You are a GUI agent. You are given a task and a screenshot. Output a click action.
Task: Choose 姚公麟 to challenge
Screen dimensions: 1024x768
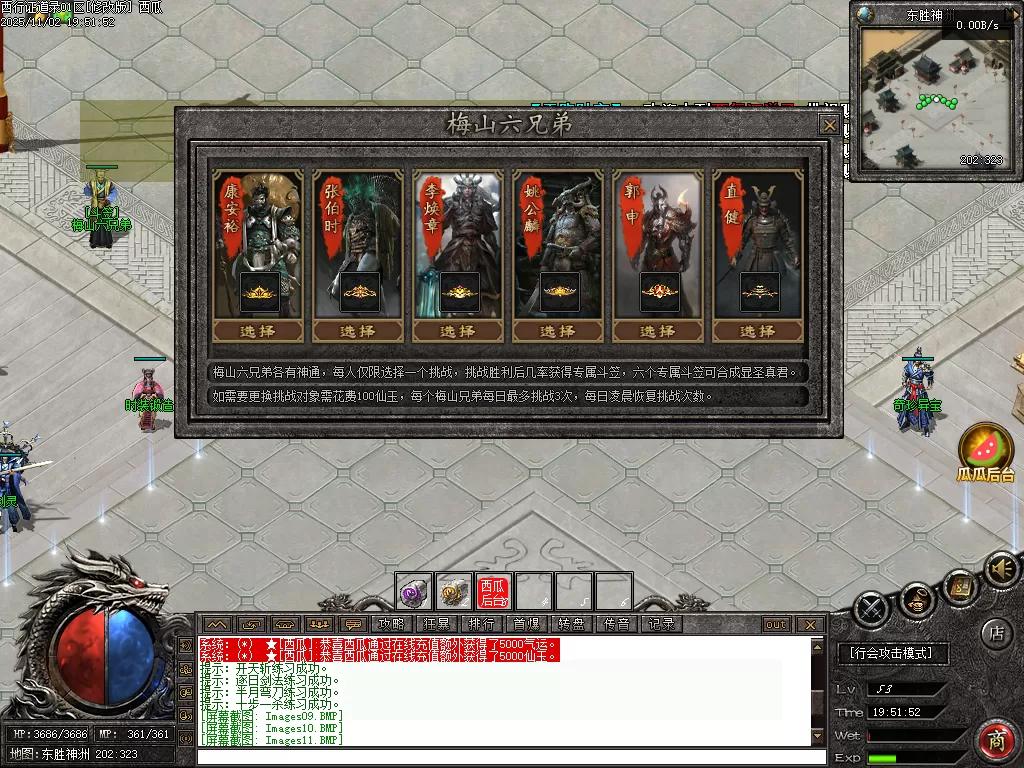[558, 331]
